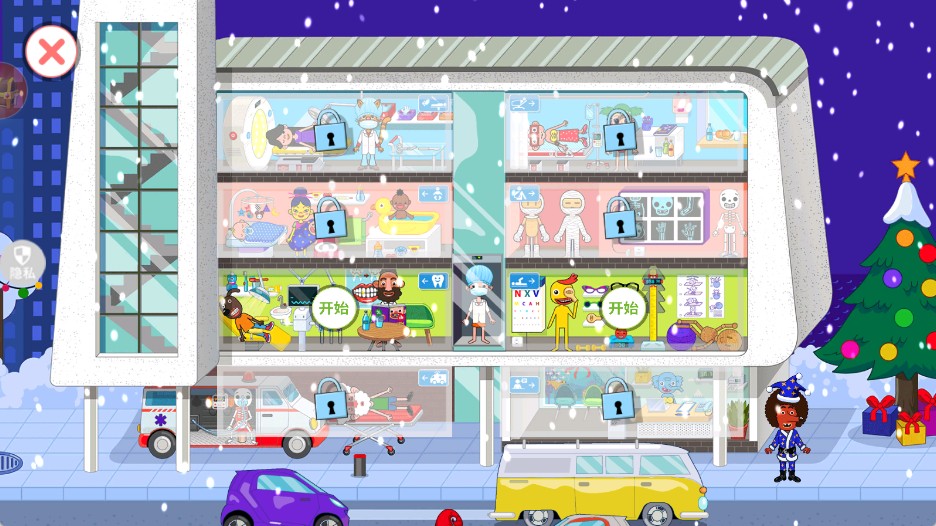Tap the locked surgery room padlock
The height and width of the screenshot is (526, 936).
tap(620, 131)
